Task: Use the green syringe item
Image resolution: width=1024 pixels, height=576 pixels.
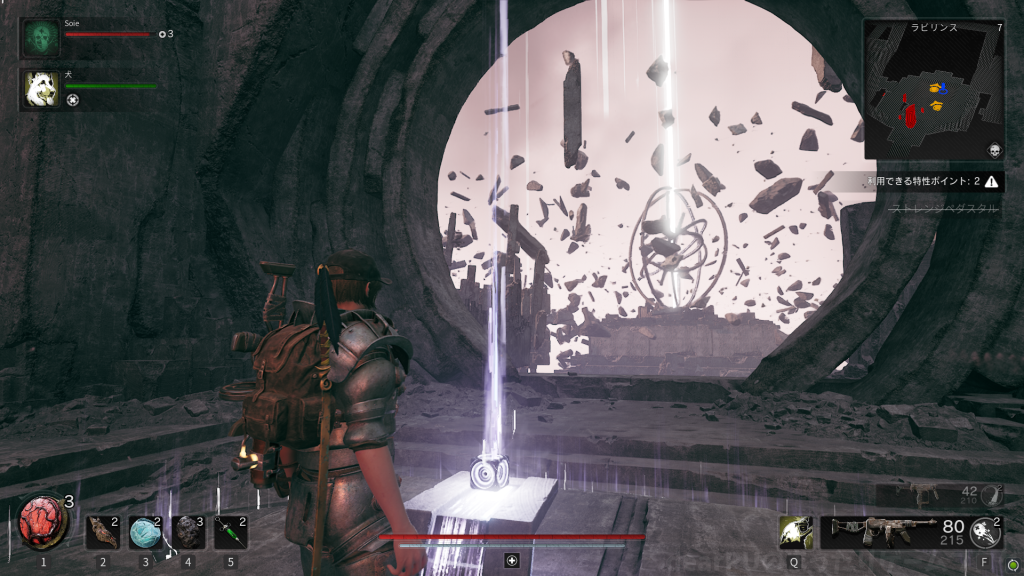Action: point(230,532)
